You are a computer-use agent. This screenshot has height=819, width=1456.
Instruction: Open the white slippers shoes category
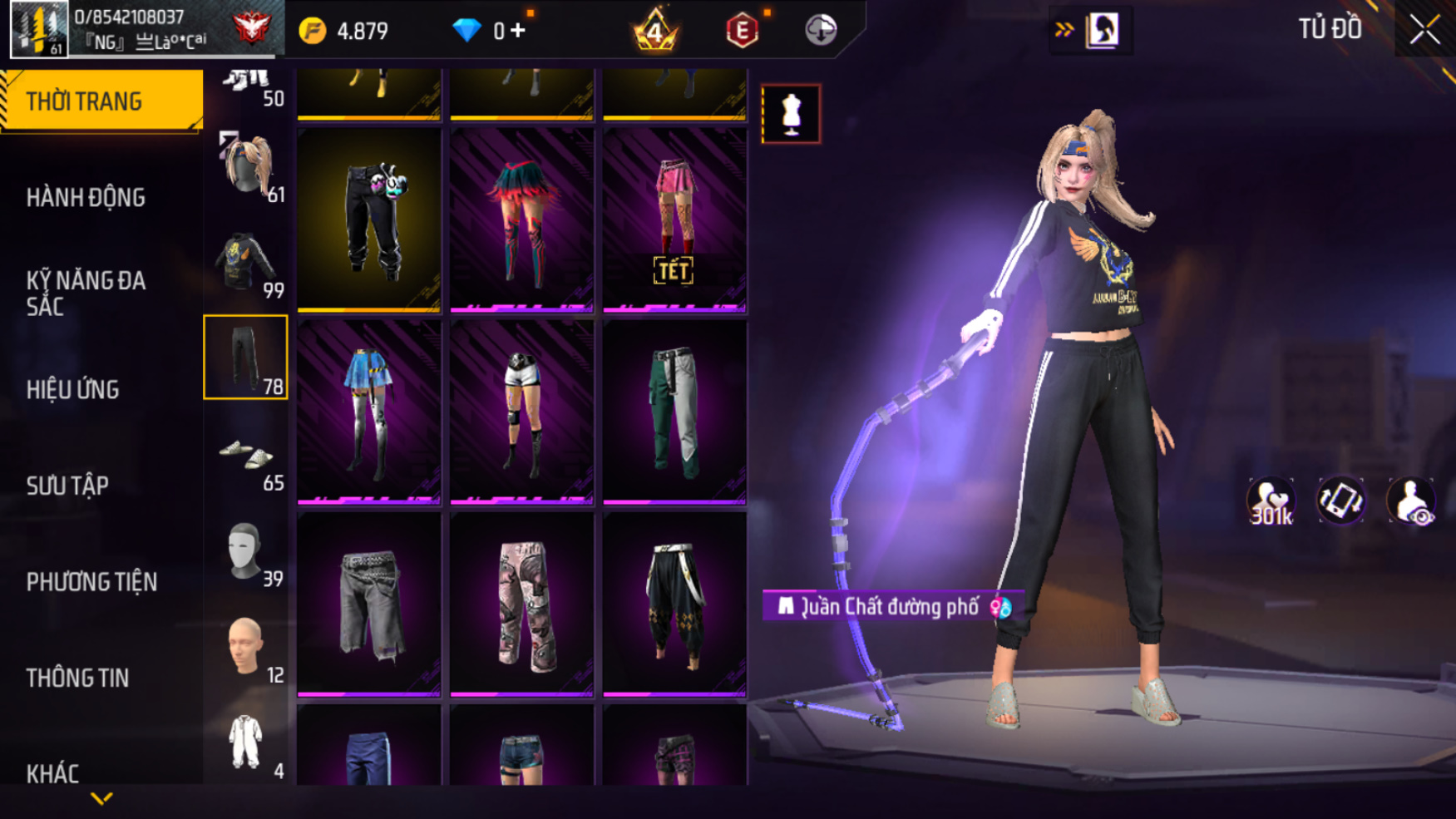(246, 456)
